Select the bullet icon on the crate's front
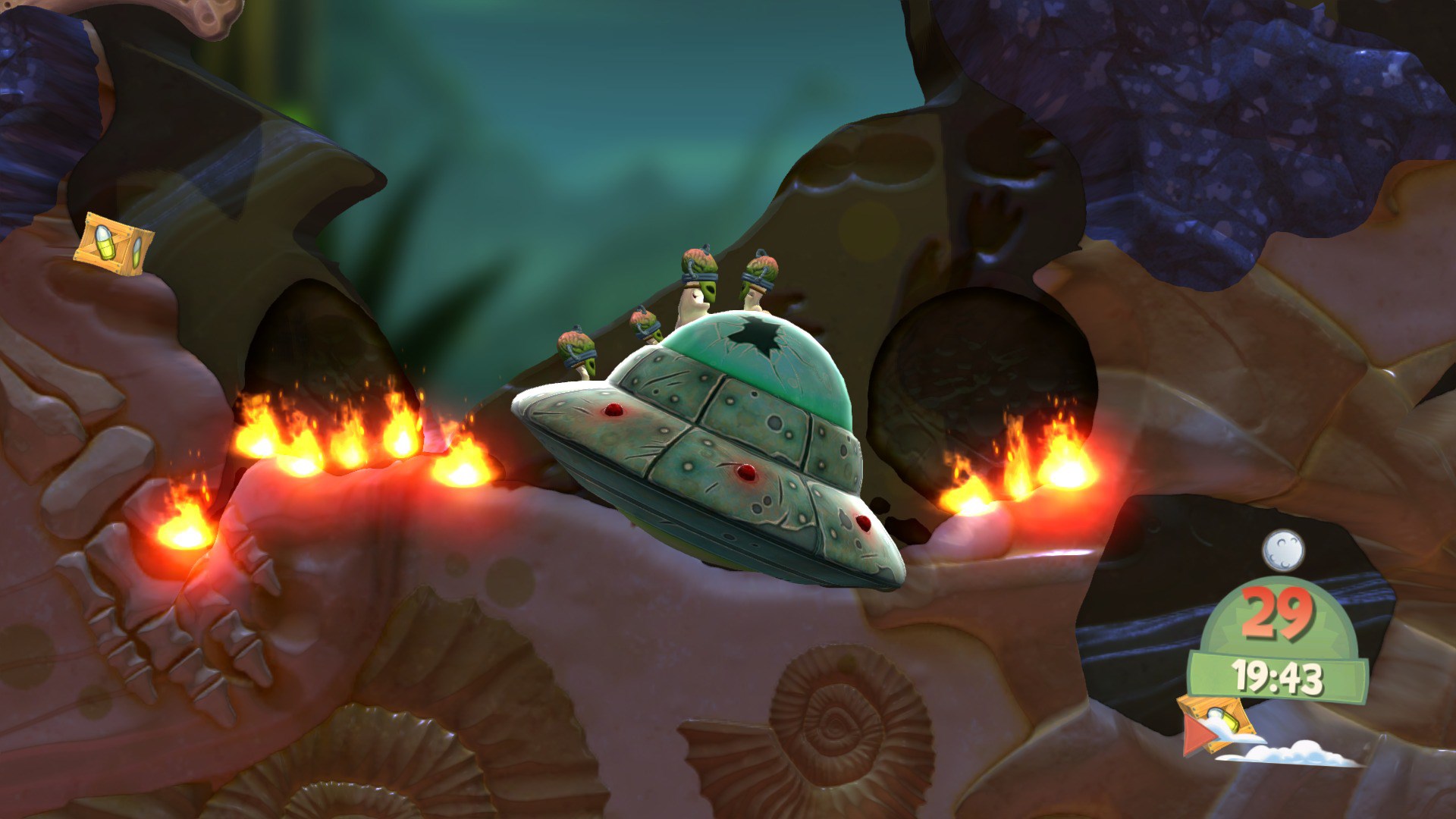The image size is (1456, 819). [105, 242]
